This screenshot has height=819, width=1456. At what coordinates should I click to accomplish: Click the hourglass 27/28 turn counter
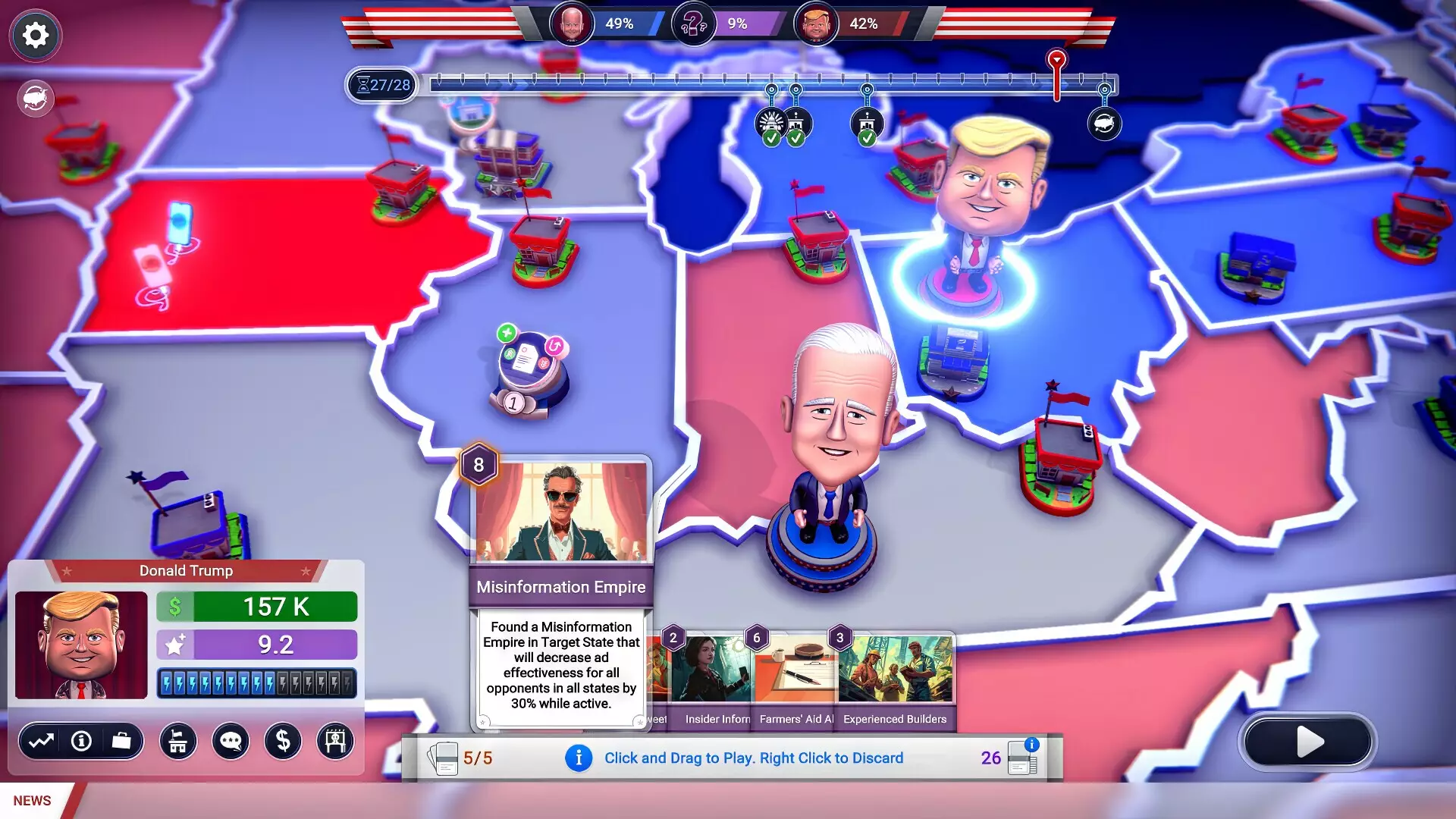[x=381, y=86]
